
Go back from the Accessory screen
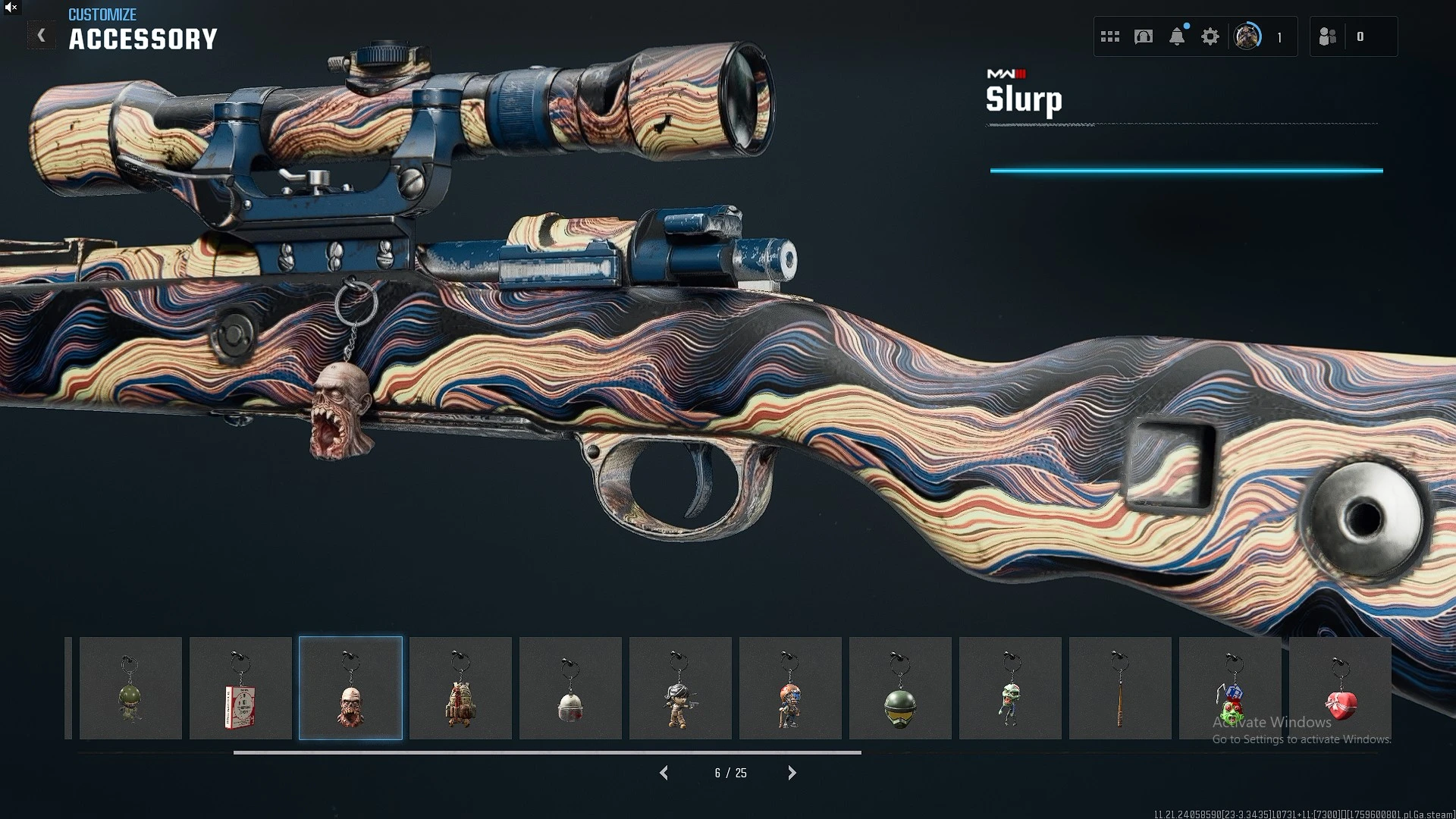pyautogui.click(x=42, y=36)
